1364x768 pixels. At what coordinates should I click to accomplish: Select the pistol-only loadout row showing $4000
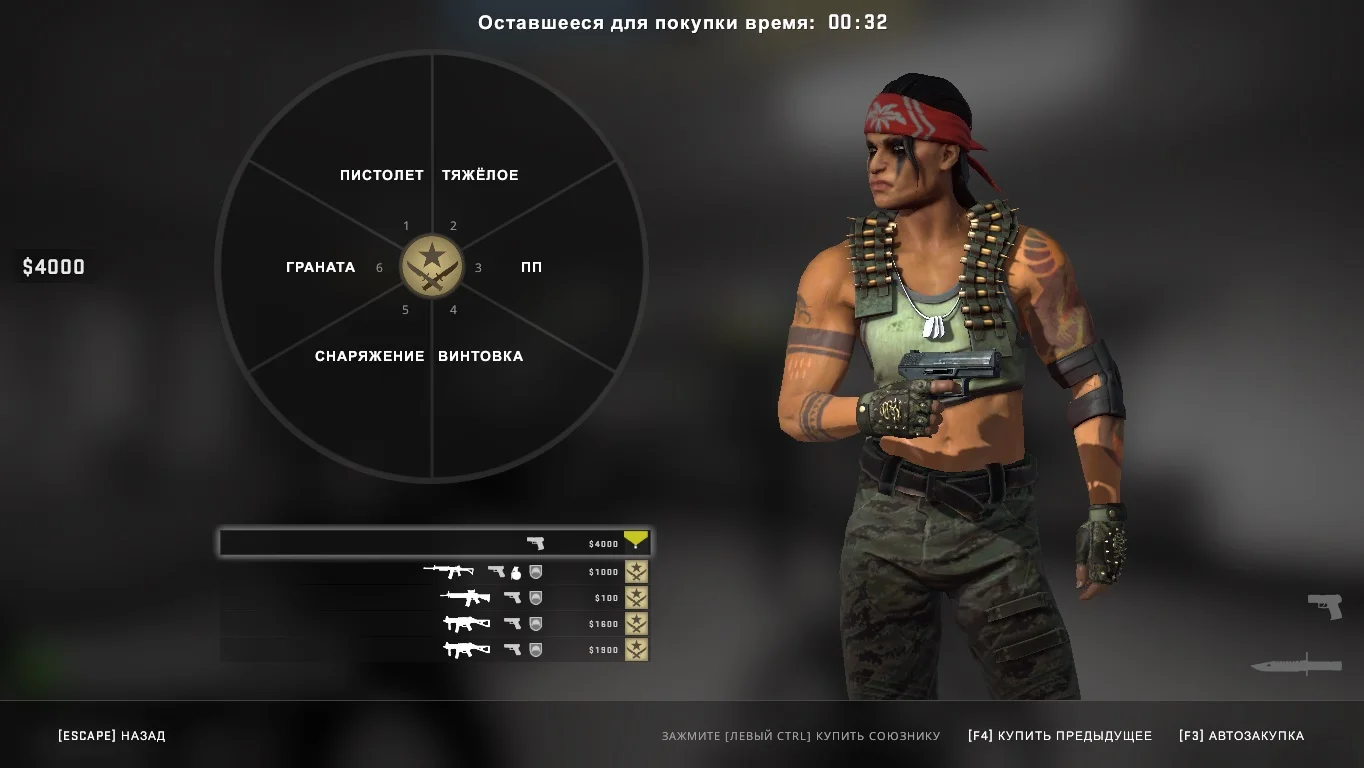435,543
